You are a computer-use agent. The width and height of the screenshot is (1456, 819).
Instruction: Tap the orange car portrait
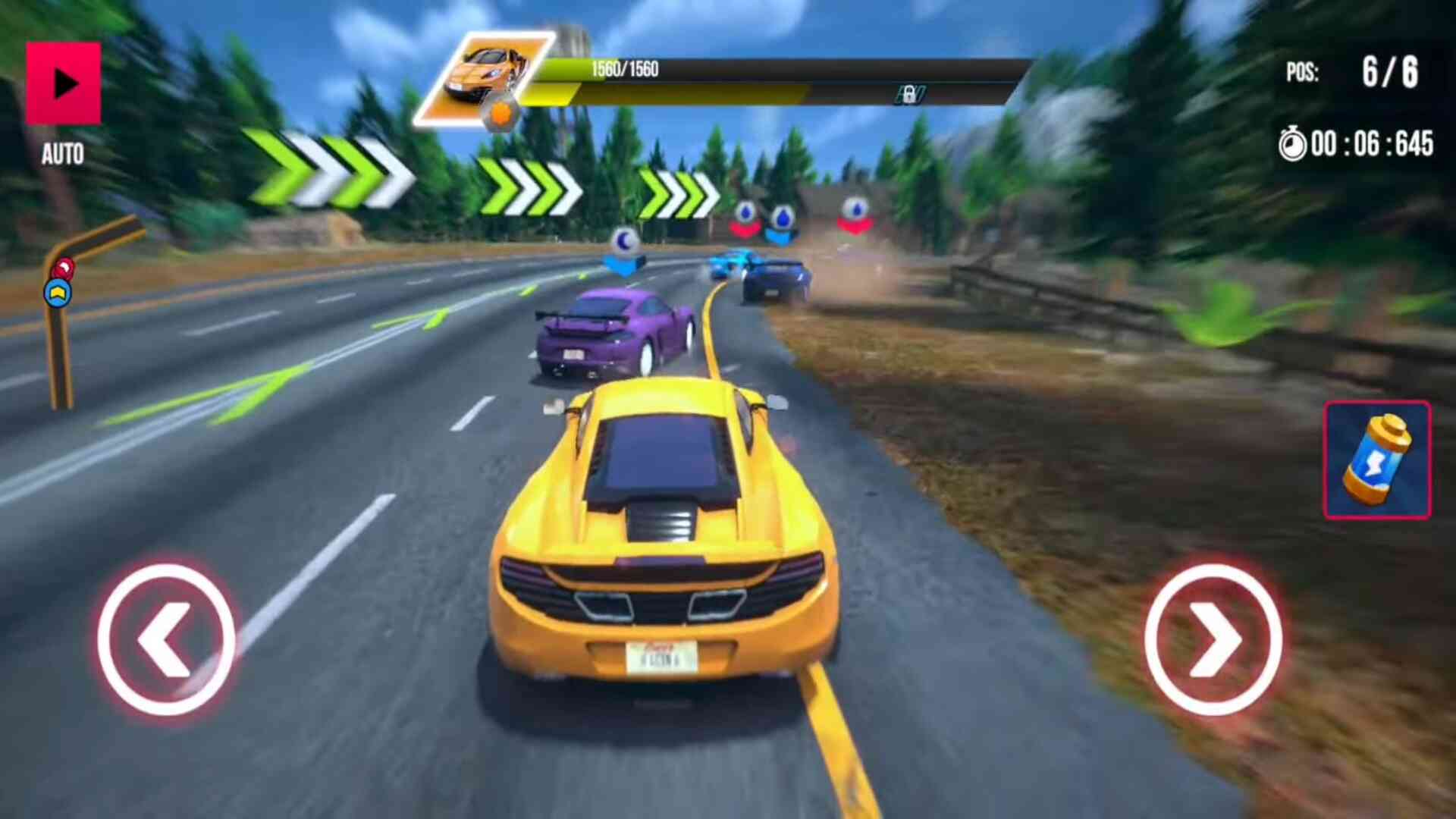point(484,78)
